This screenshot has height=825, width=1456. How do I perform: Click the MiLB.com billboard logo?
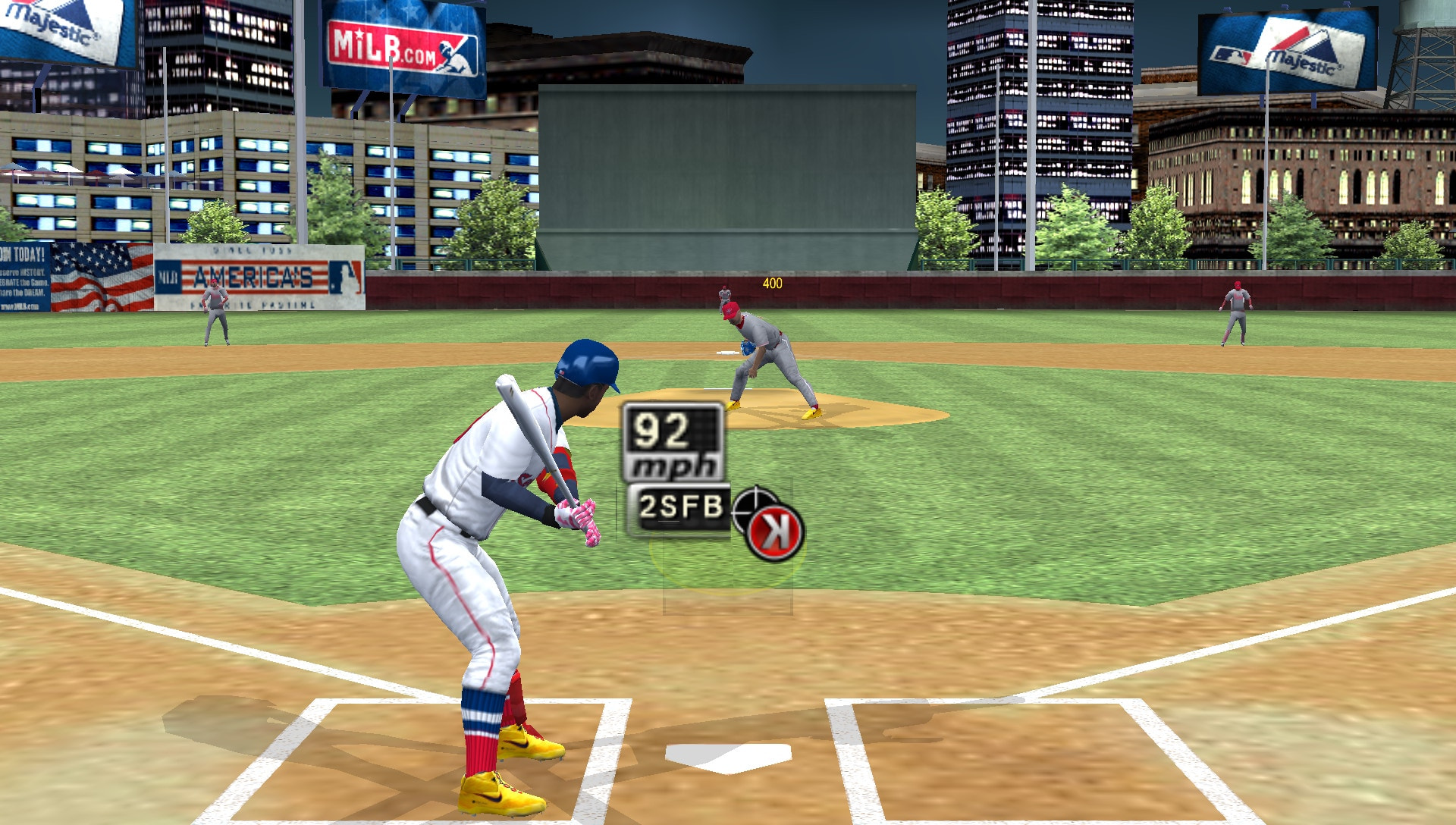(x=403, y=45)
